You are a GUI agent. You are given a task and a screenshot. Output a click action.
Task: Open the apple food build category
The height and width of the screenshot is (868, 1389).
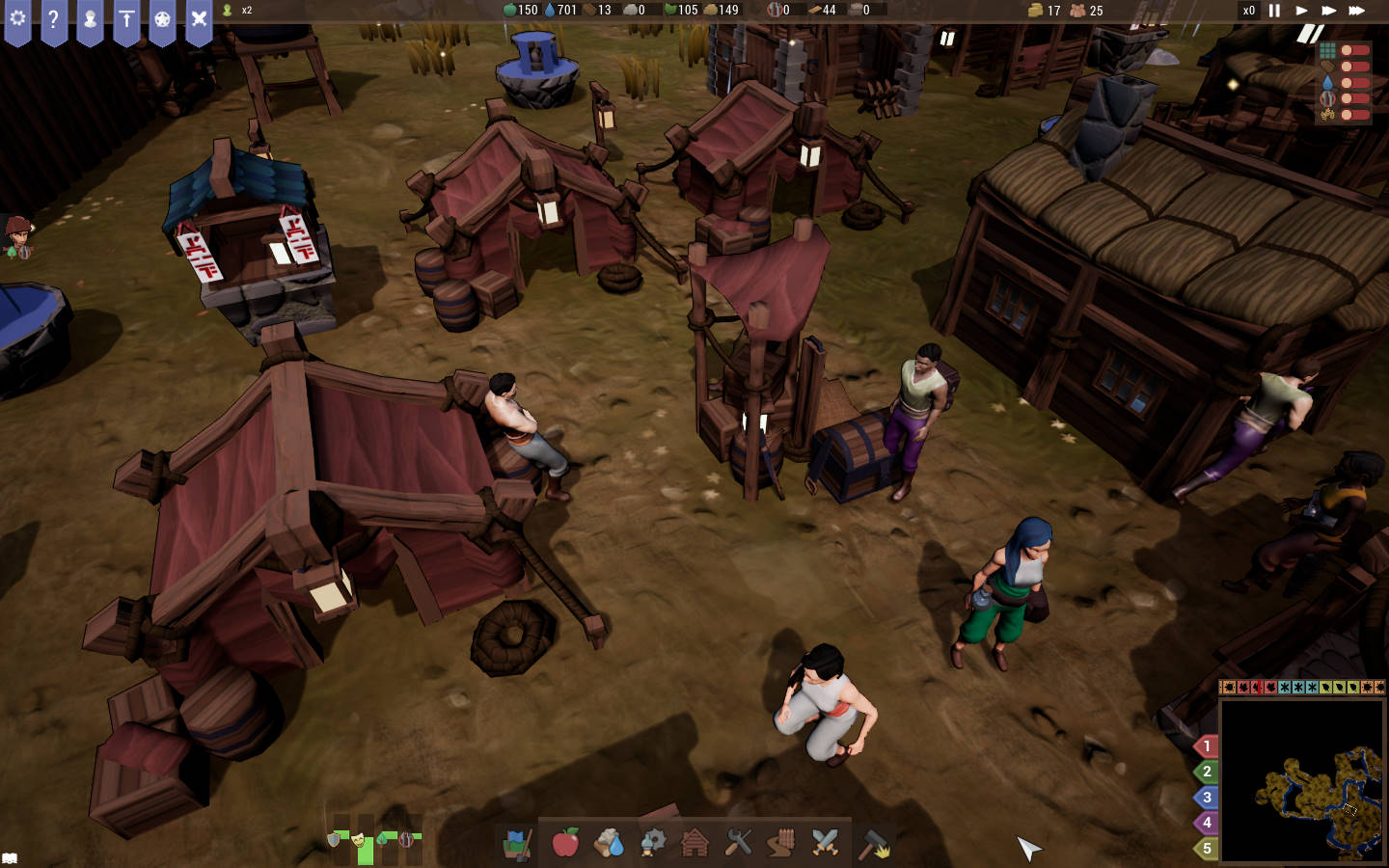click(x=565, y=843)
